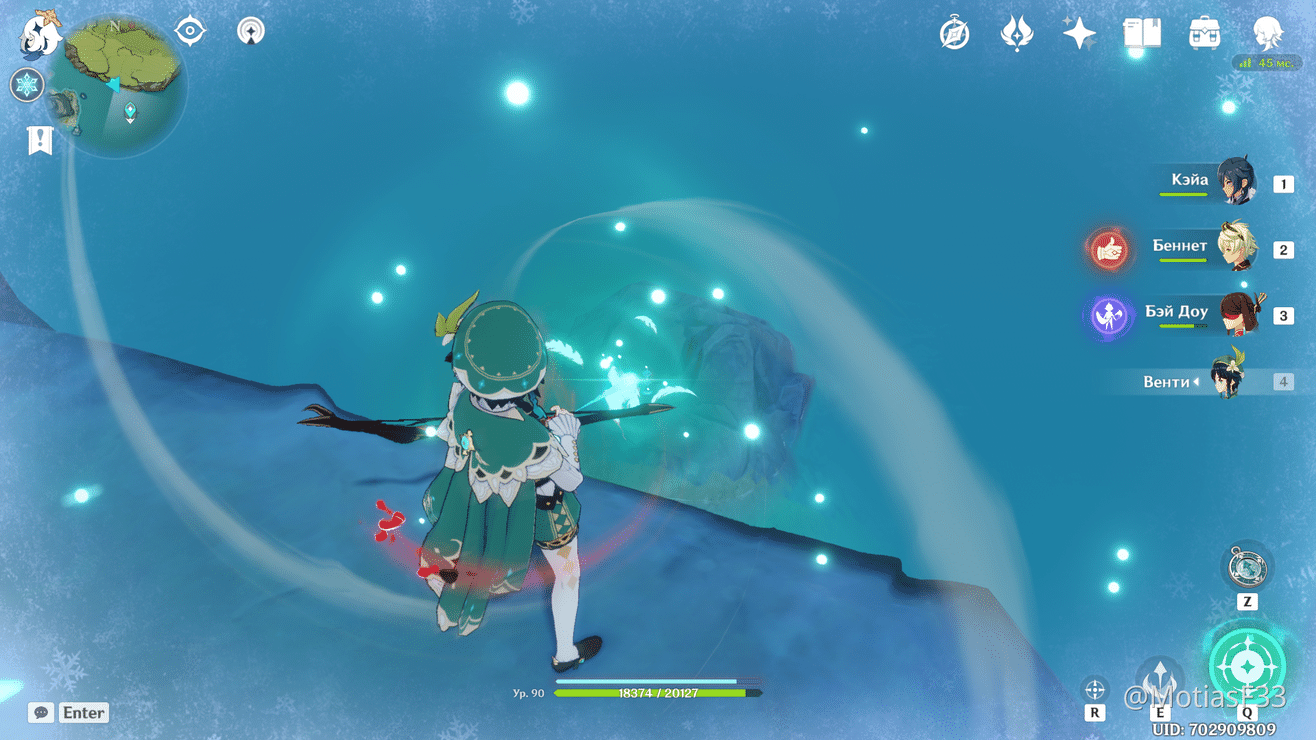Select Беннет's character portrait
The image size is (1316, 740).
[x=1235, y=248]
